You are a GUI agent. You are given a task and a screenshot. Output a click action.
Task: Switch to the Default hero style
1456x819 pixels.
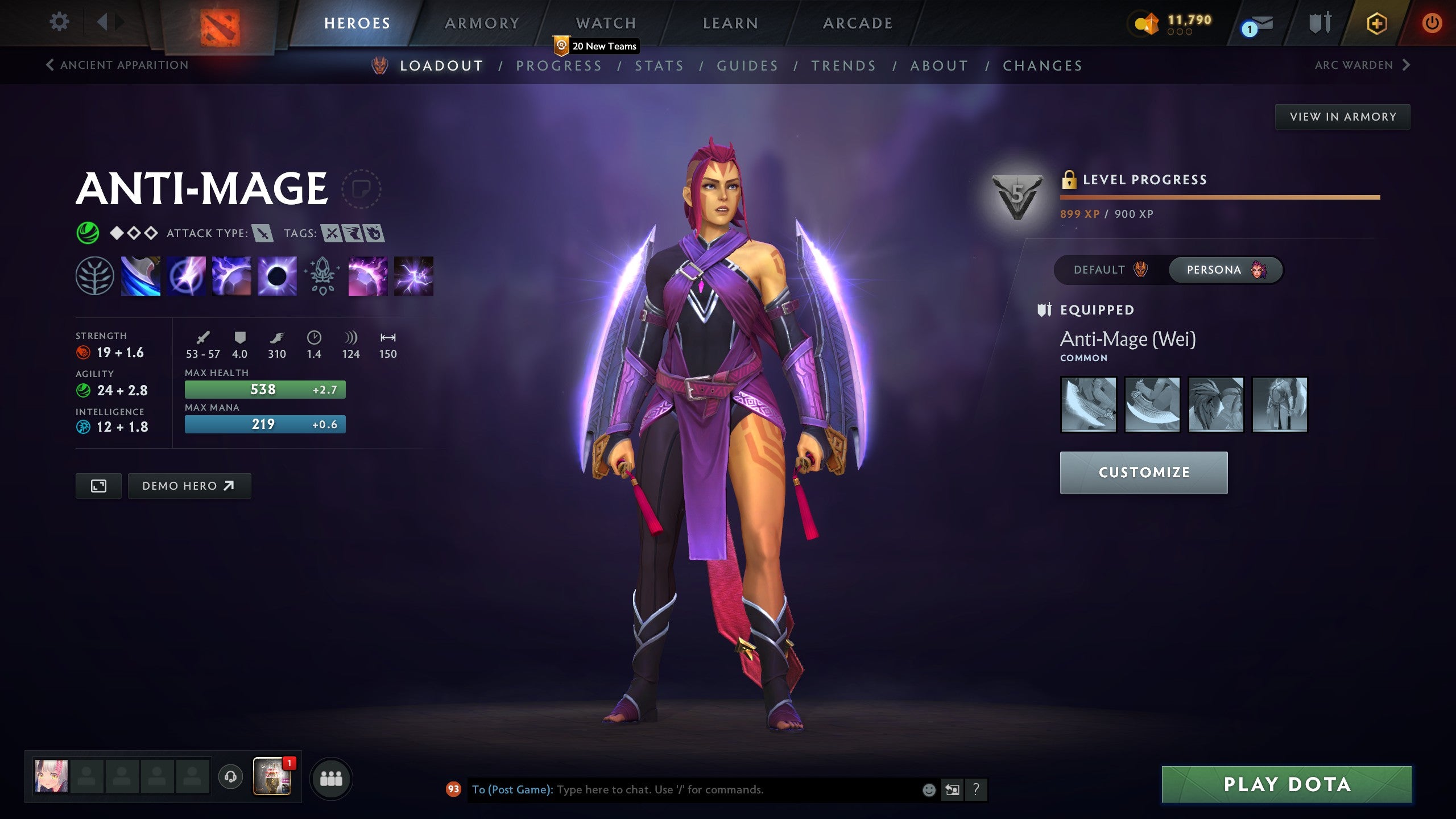click(1109, 270)
